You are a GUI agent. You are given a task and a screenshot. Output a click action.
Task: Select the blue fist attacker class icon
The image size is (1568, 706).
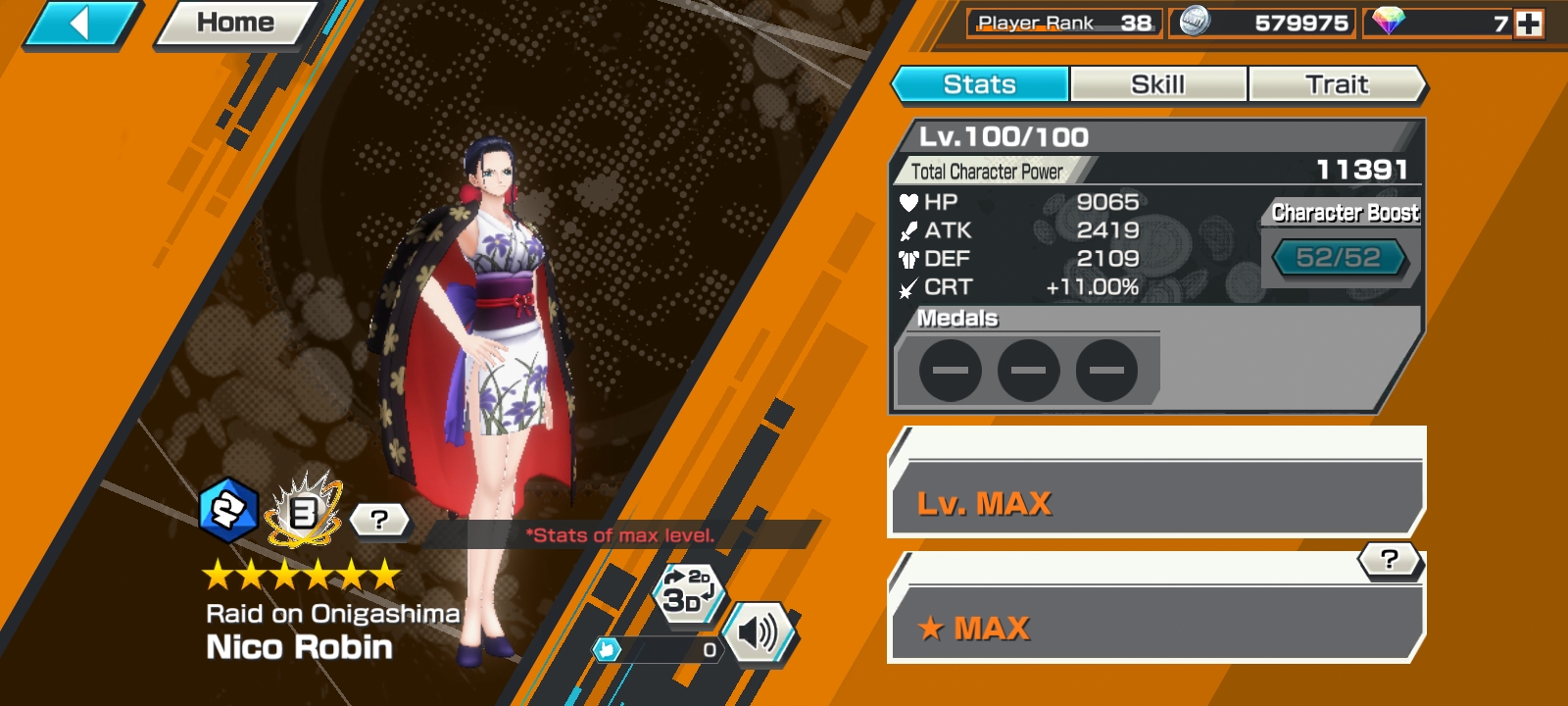click(x=228, y=511)
